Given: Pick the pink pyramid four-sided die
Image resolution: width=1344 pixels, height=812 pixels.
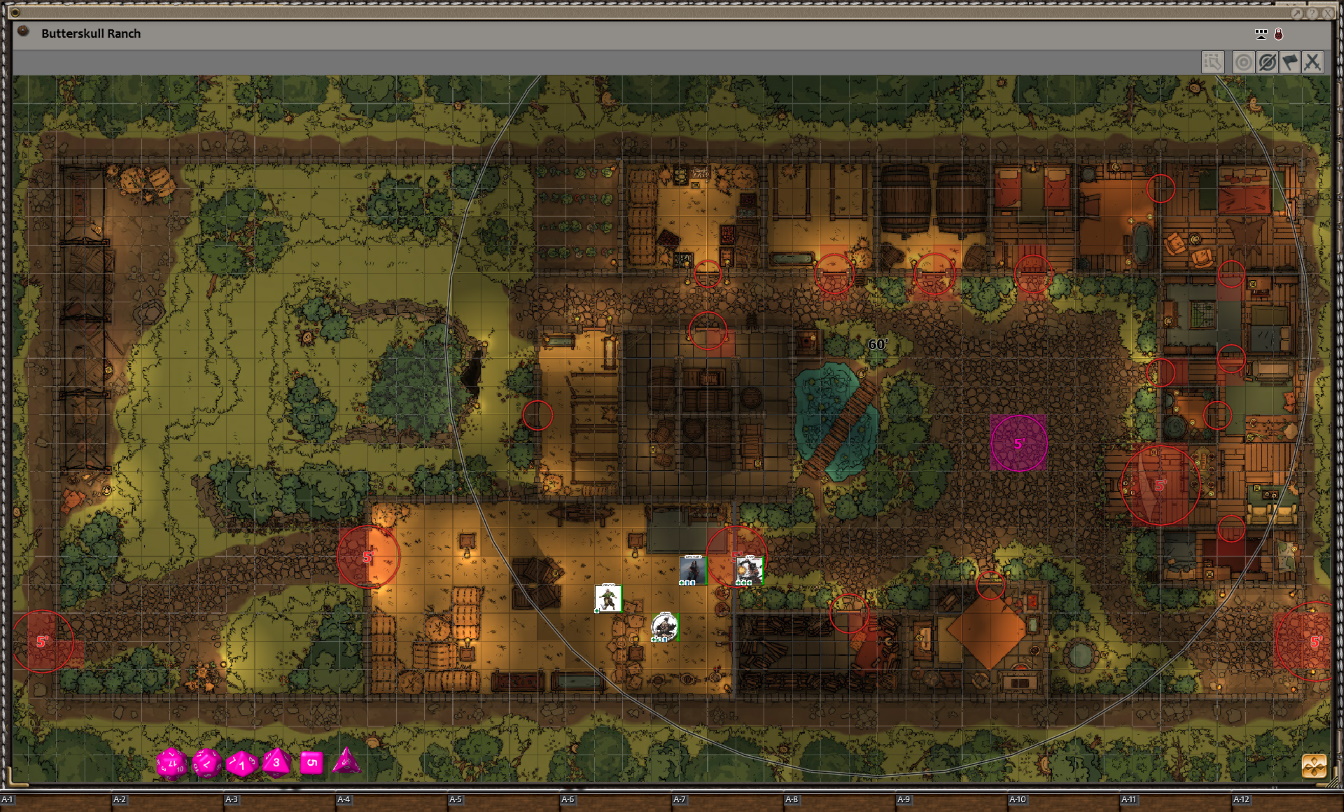Looking at the screenshot, I should pyautogui.click(x=346, y=762).
